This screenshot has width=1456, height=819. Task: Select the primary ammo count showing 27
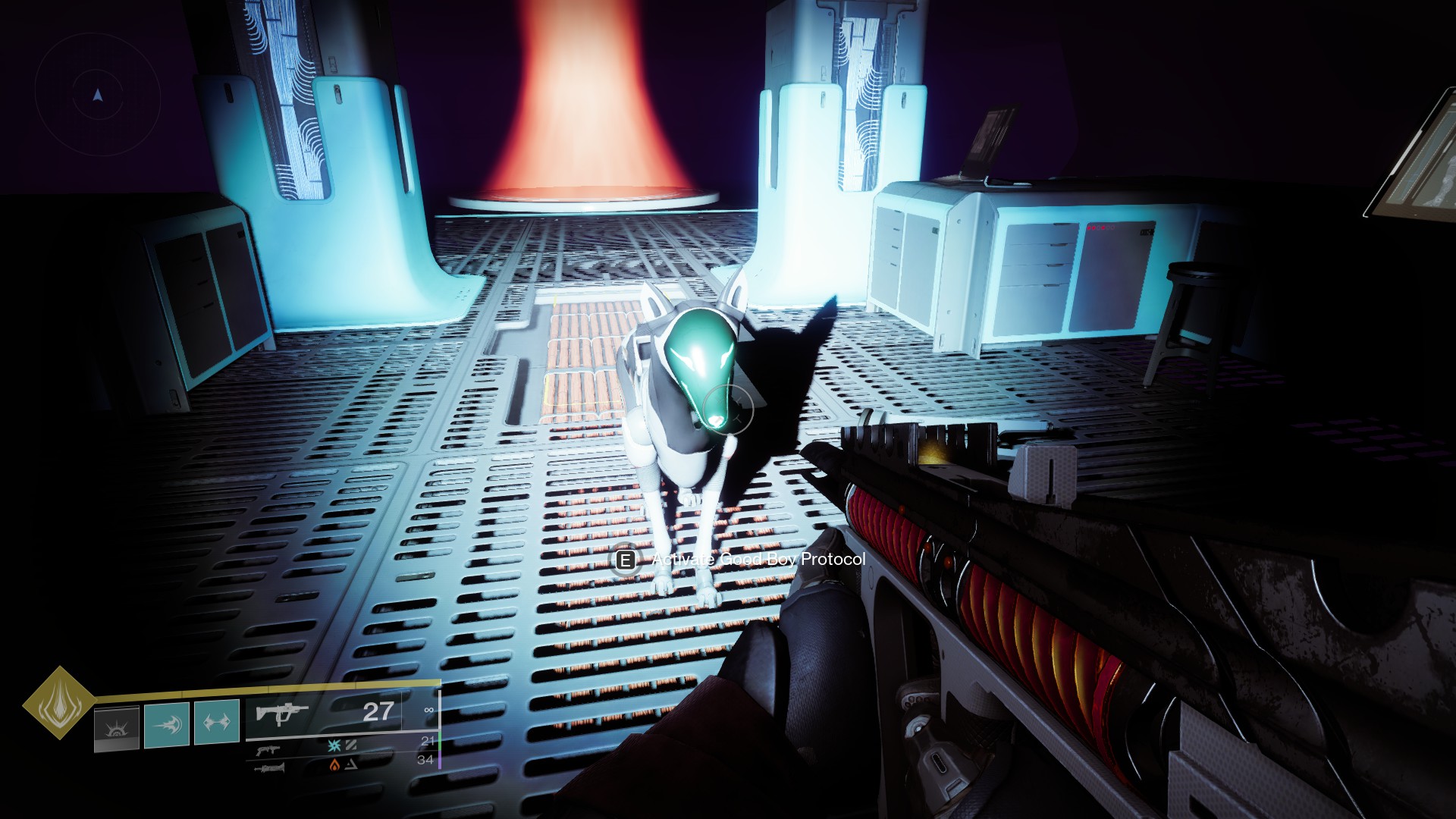tap(377, 711)
